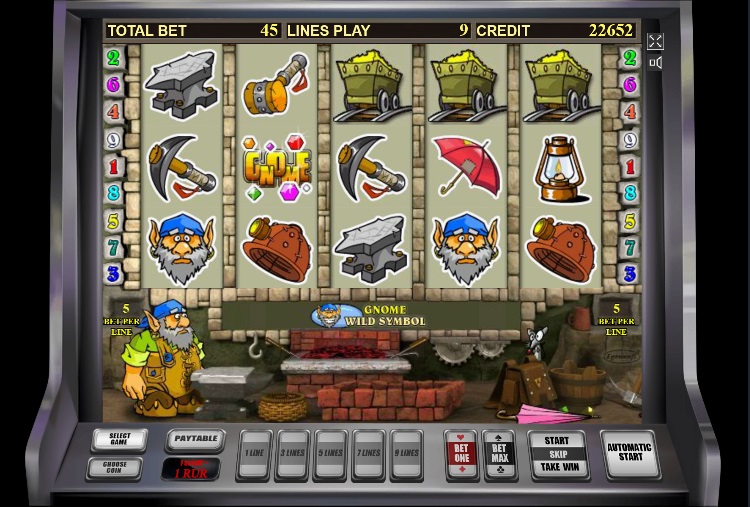750x507 pixels.
Task: Mute sound with the speaker icon
Action: point(655,63)
